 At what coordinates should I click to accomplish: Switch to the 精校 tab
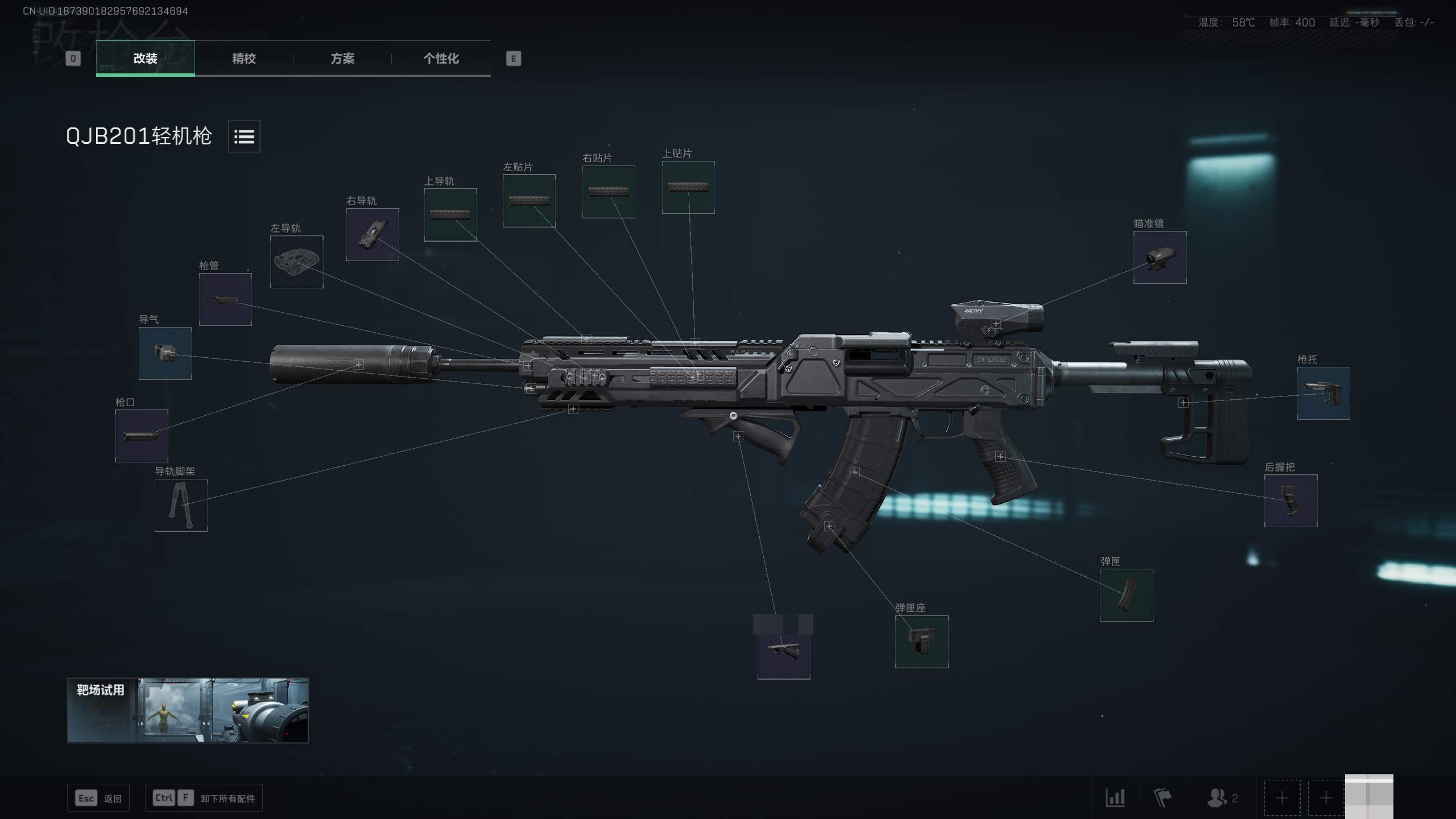click(243, 59)
